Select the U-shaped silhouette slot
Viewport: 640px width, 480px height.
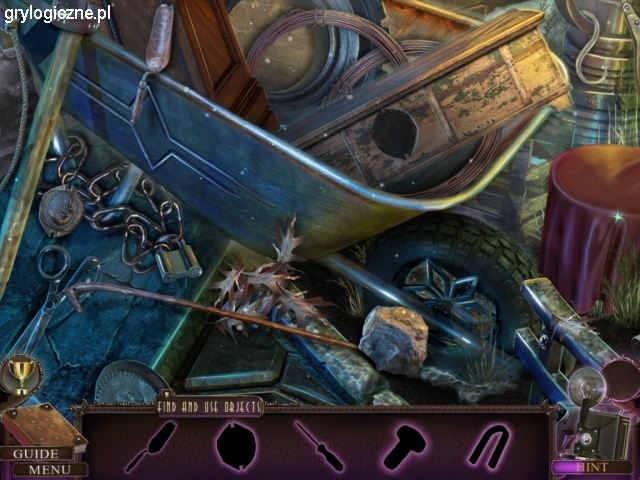(x=489, y=445)
